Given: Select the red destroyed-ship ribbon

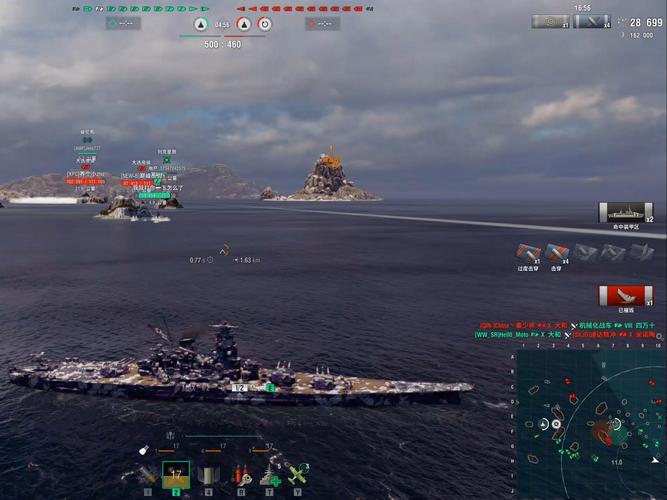Looking at the screenshot, I should pyautogui.click(x=626, y=296).
